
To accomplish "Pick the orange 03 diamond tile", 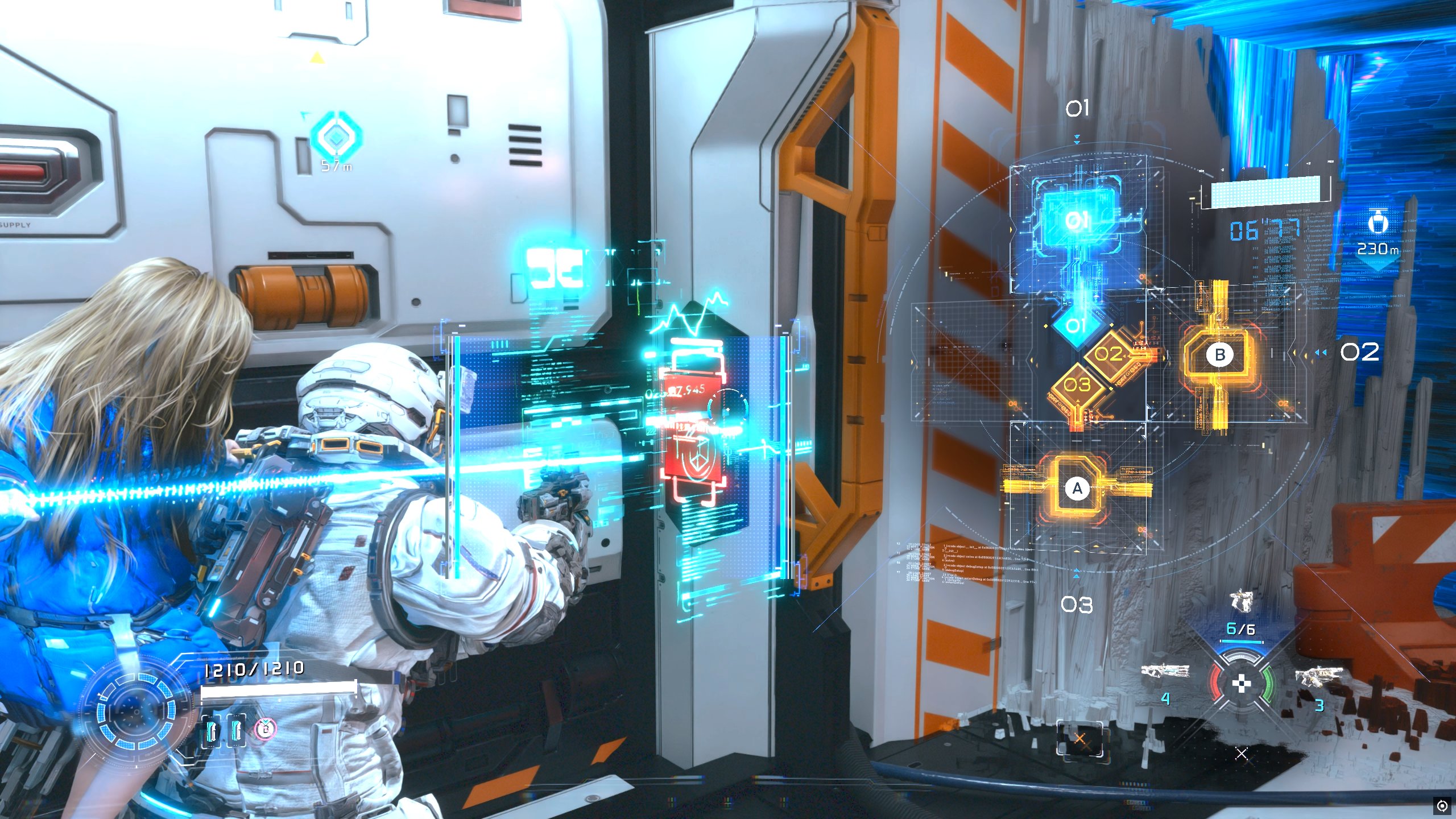I will (1077, 386).
